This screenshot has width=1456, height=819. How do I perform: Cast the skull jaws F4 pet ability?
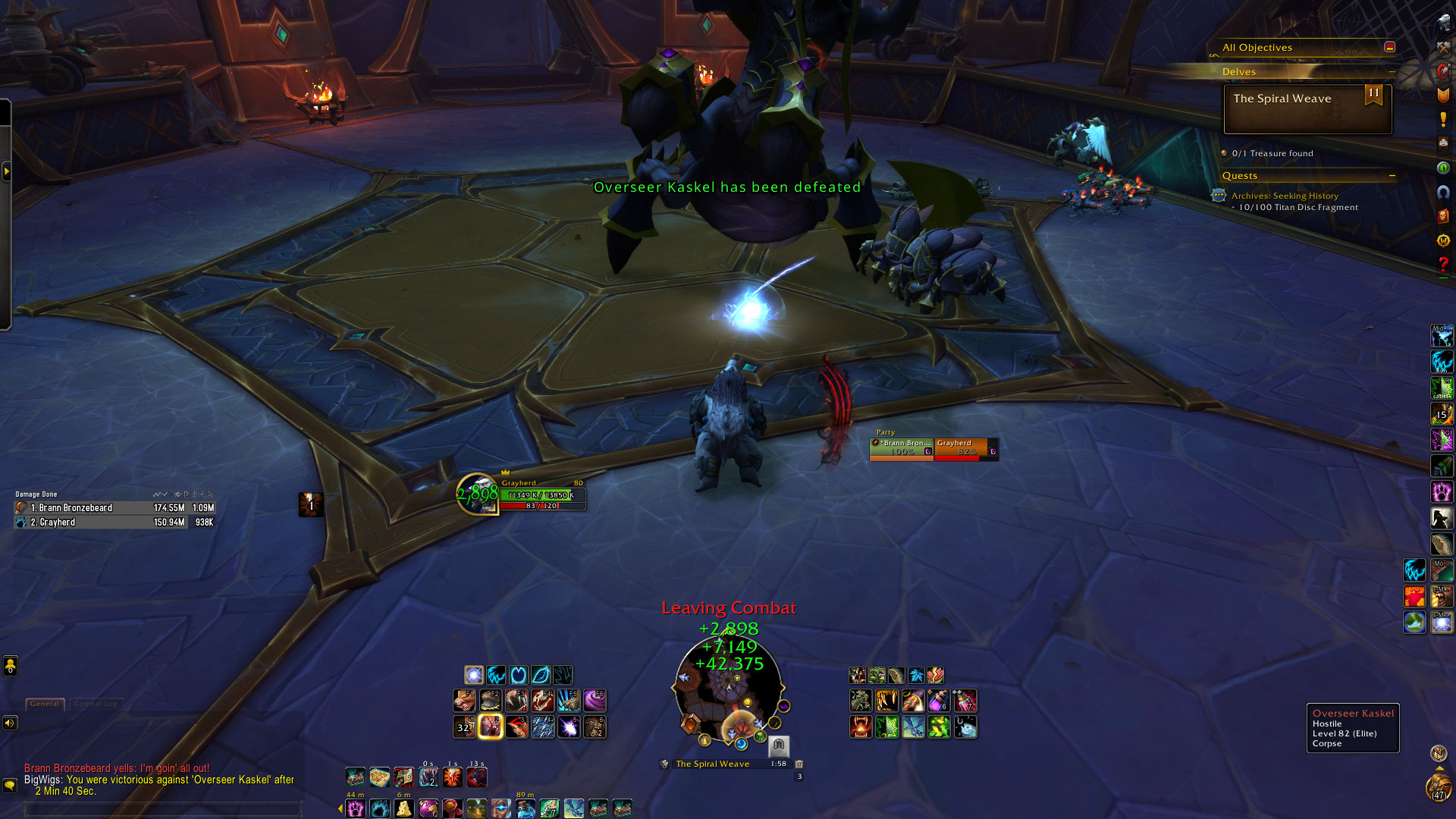point(542,700)
